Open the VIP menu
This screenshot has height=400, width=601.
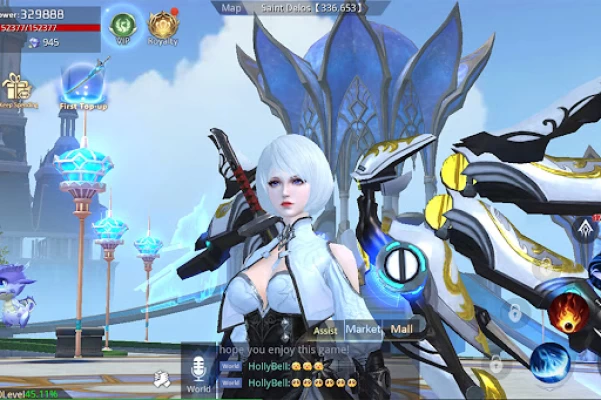(x=123, y=24)
